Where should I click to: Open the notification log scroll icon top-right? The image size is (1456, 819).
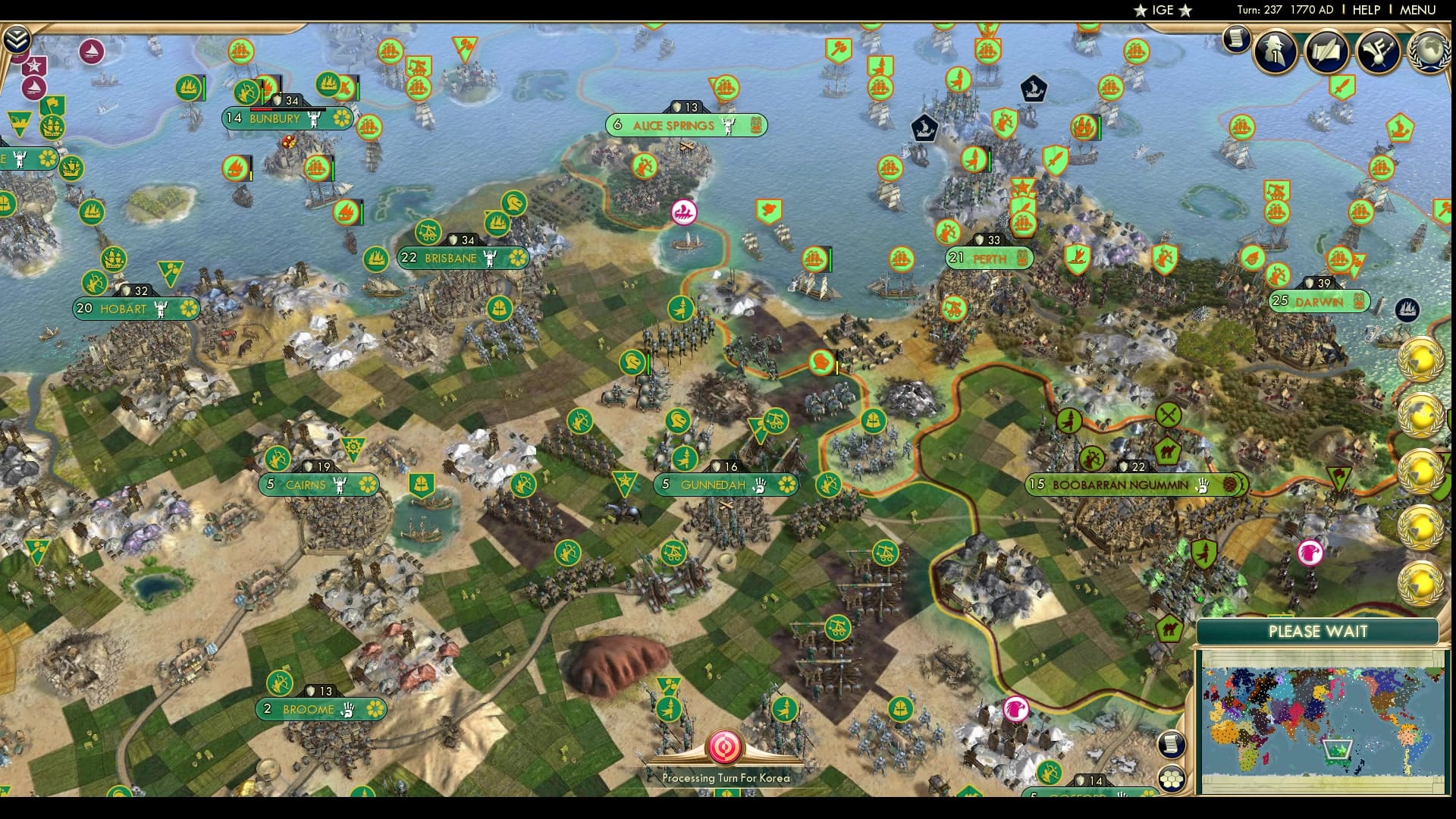pyautogui.click(x=1236, y=39)
